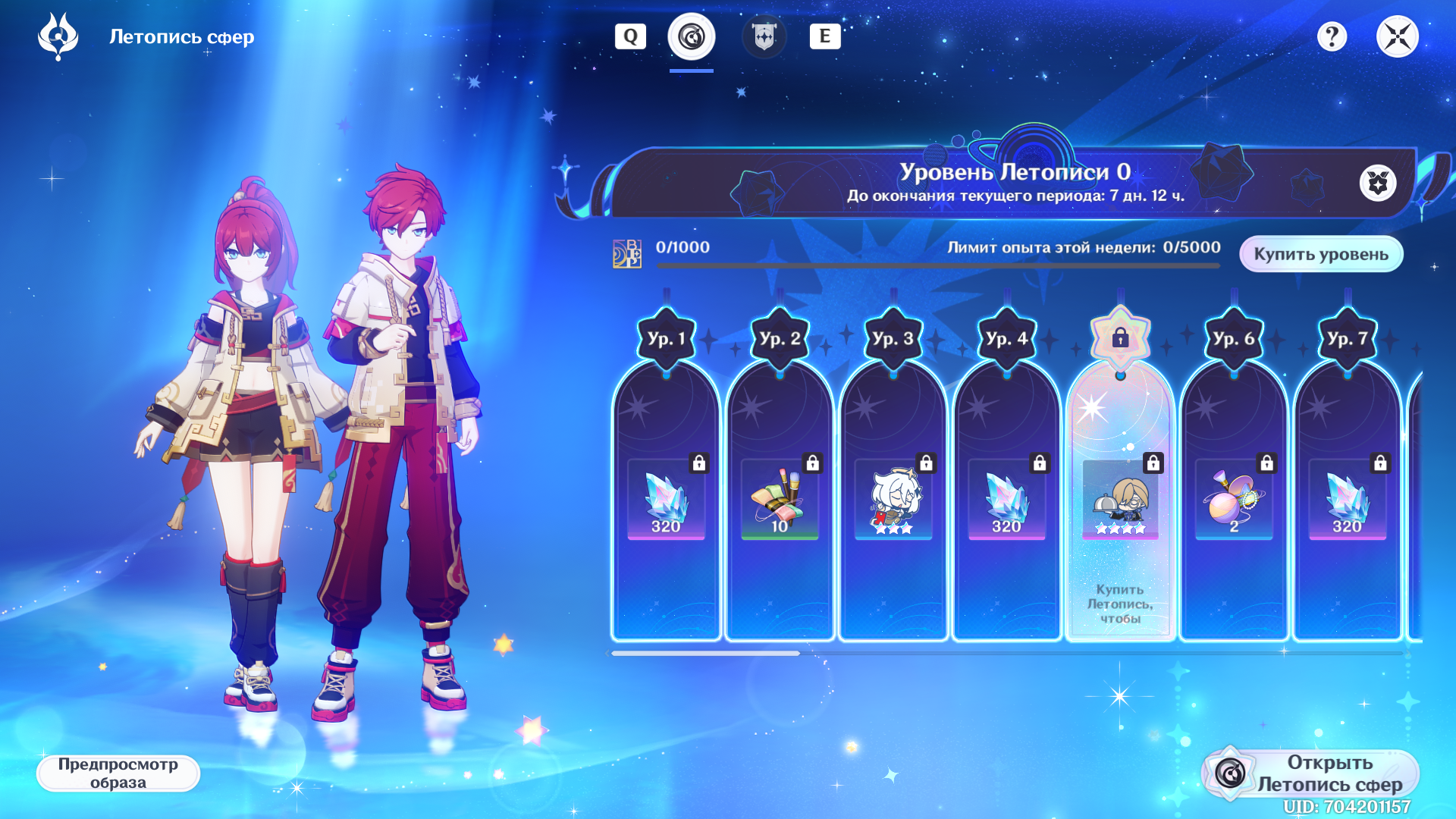Click the reward track horizontal scrollbar
Viewport: 1456px width, 819px height.
click(x=705, y=653)
